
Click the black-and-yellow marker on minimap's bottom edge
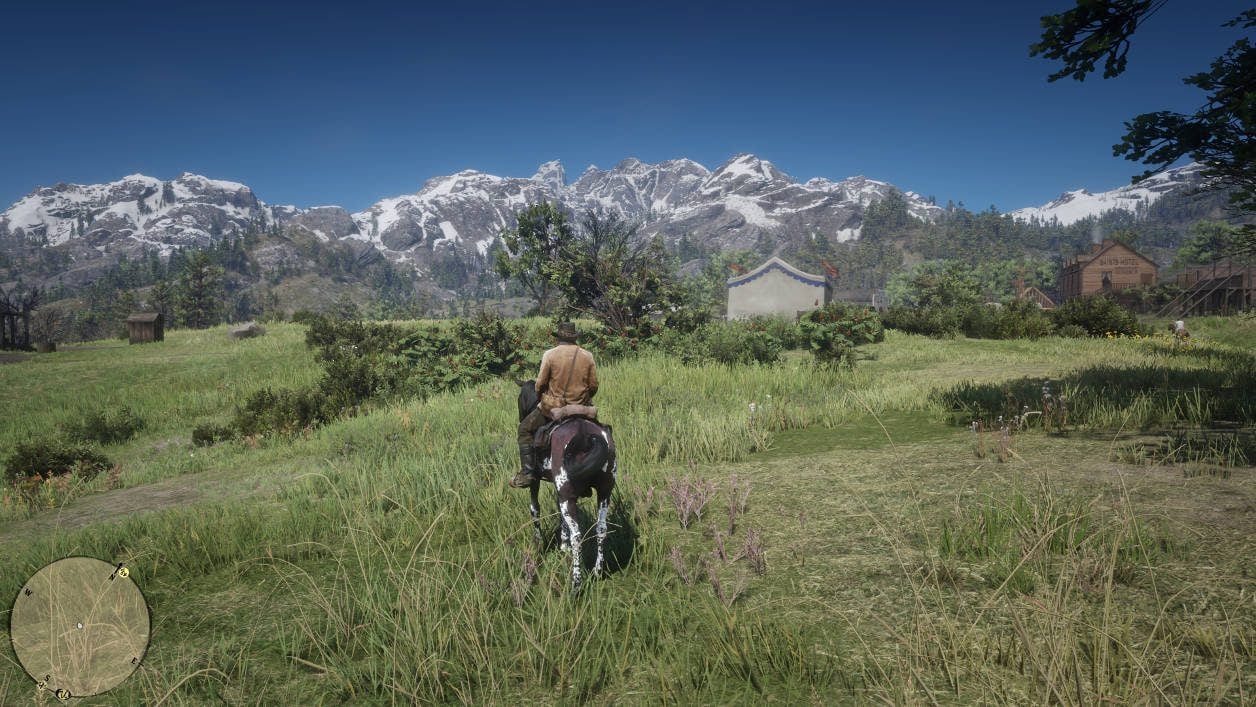tap(62, 693)
